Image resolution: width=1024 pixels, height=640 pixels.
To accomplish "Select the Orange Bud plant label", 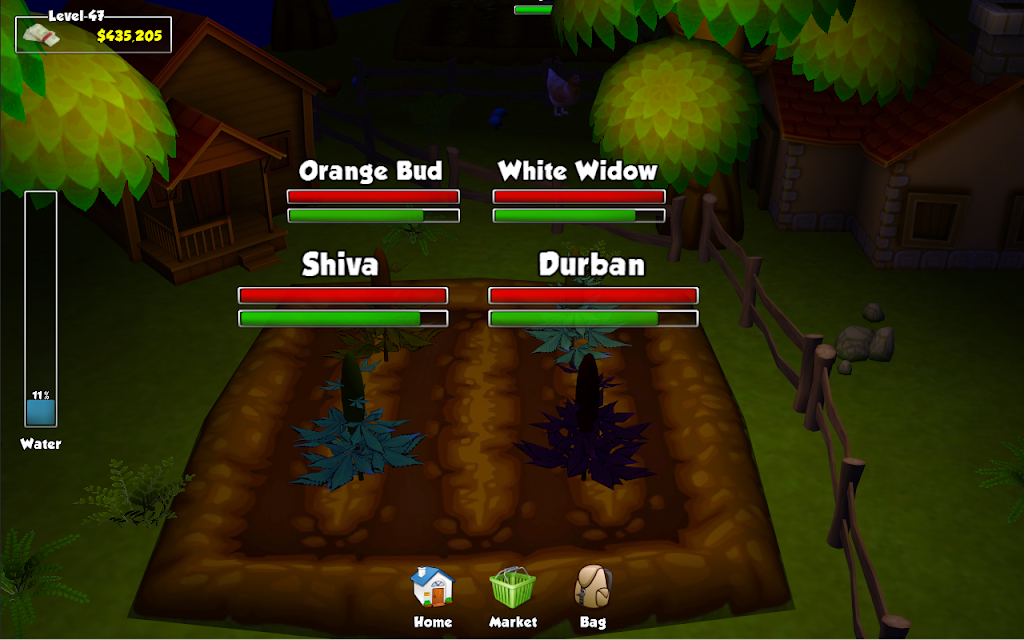I will 371,171.
